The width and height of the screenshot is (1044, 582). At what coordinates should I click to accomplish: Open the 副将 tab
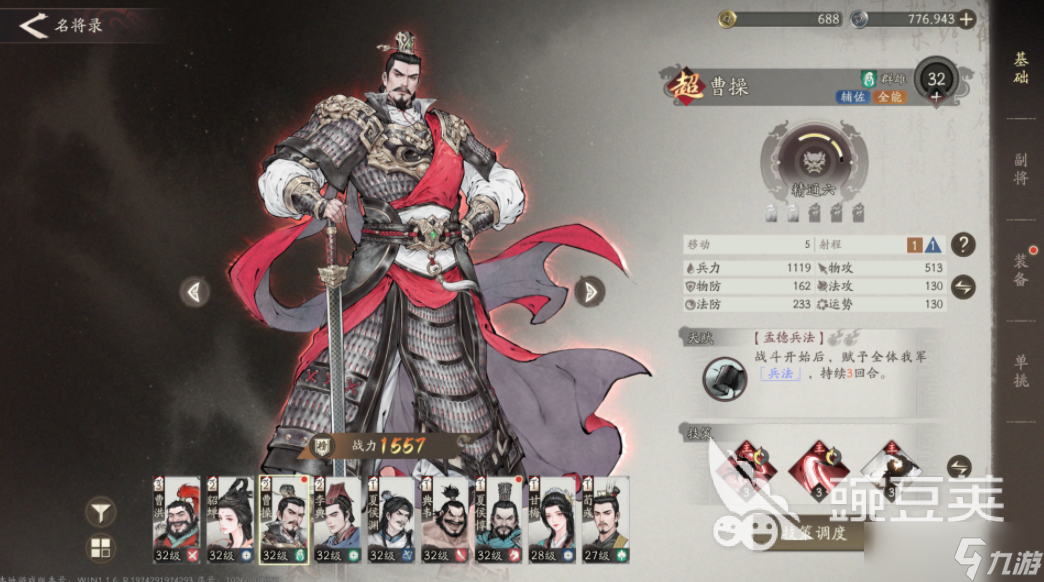click(1020, 169)
